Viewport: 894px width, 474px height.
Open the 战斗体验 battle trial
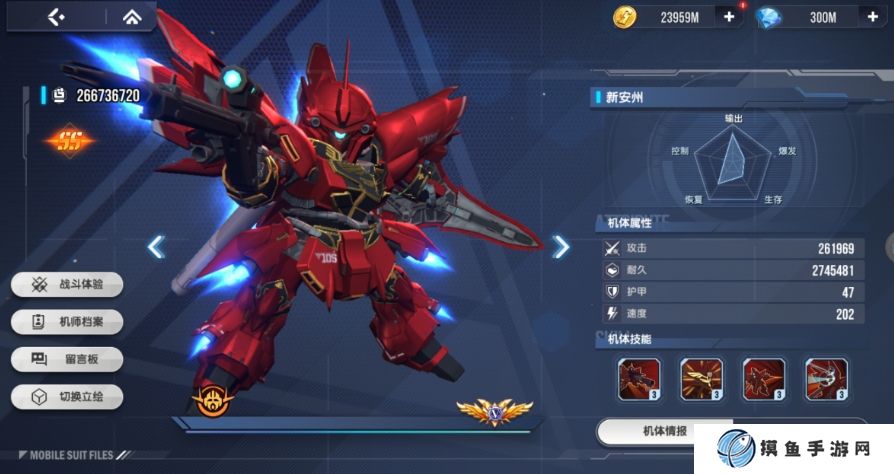(x=66, y=285)
